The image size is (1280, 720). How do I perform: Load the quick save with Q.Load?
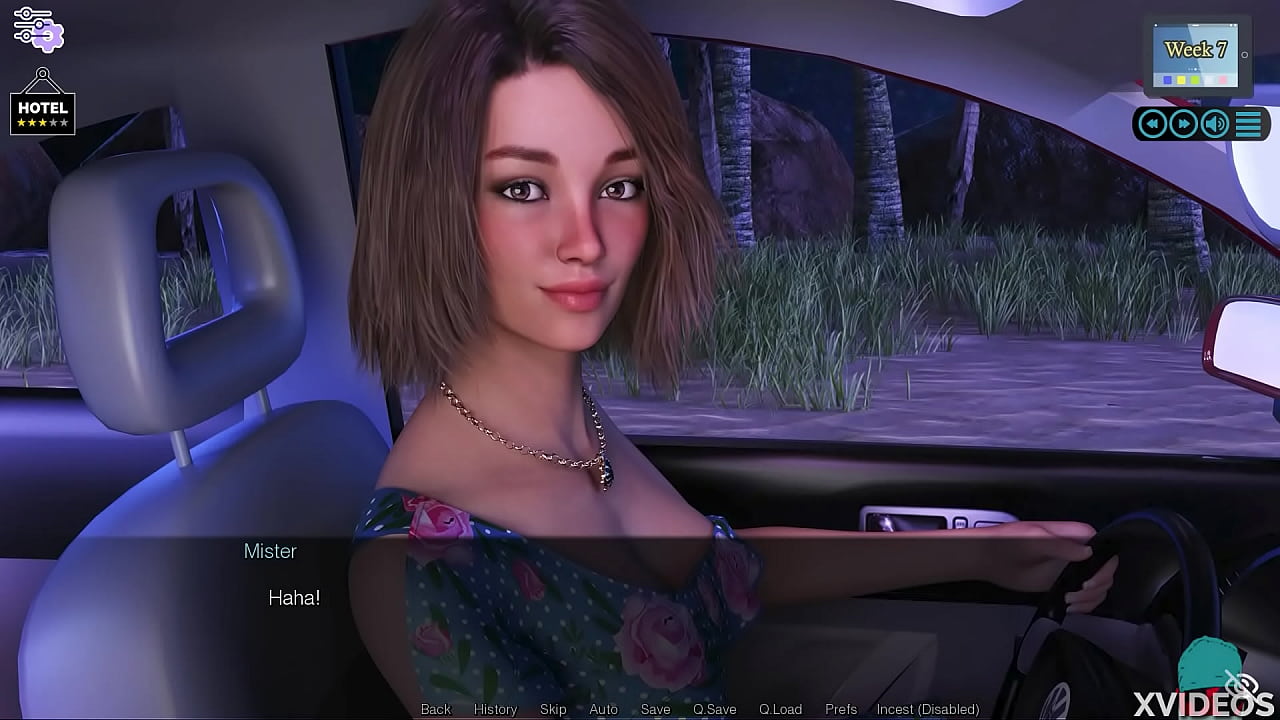pos(780,709)
